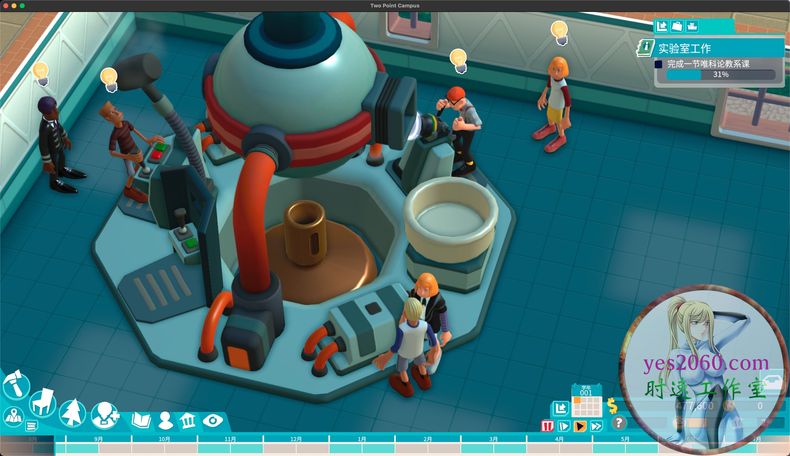Set the game to slow play speed
790x456 pixels.
pyautogui.click(x=563, y=426)
